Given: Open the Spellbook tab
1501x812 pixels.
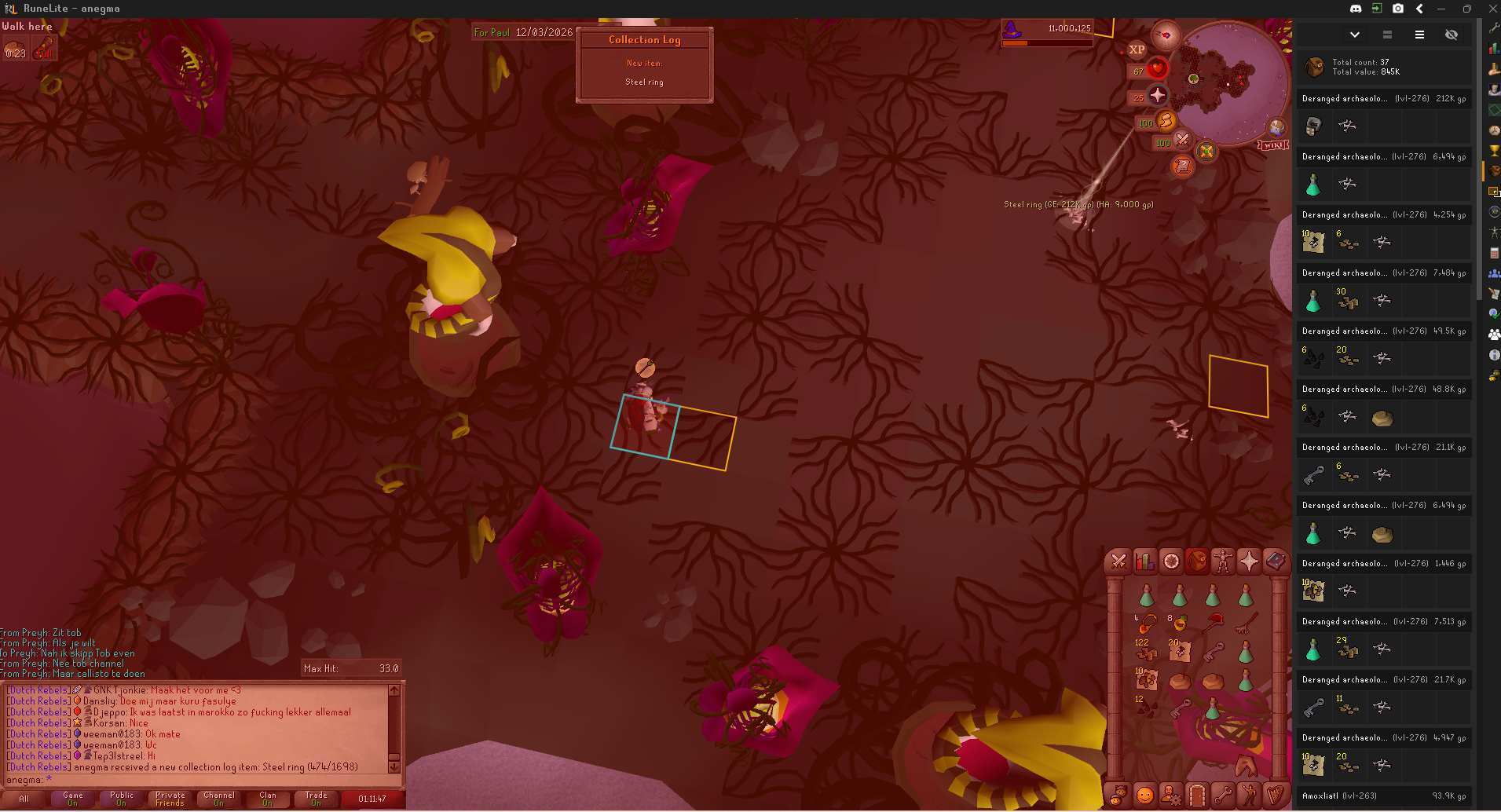Looking at the screenshot, I should click(1274, 561).
